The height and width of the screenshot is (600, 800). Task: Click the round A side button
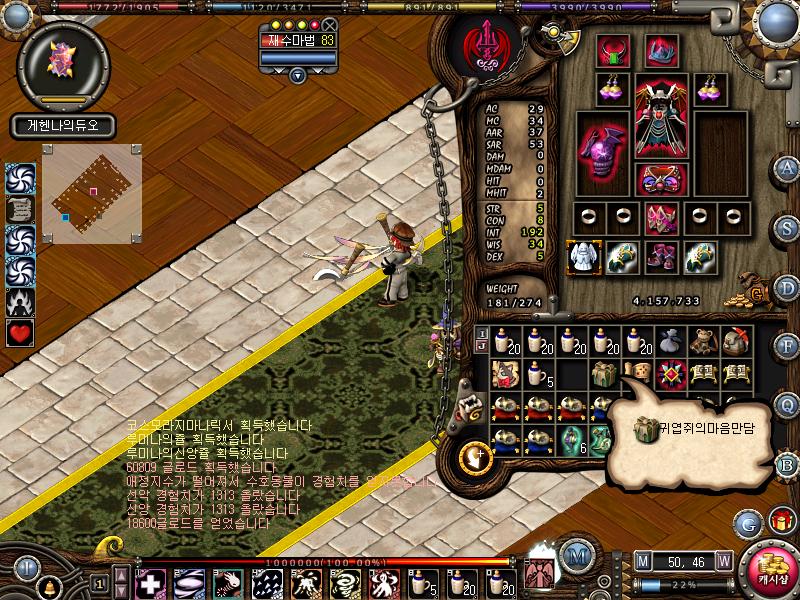[x=788, y=167]
